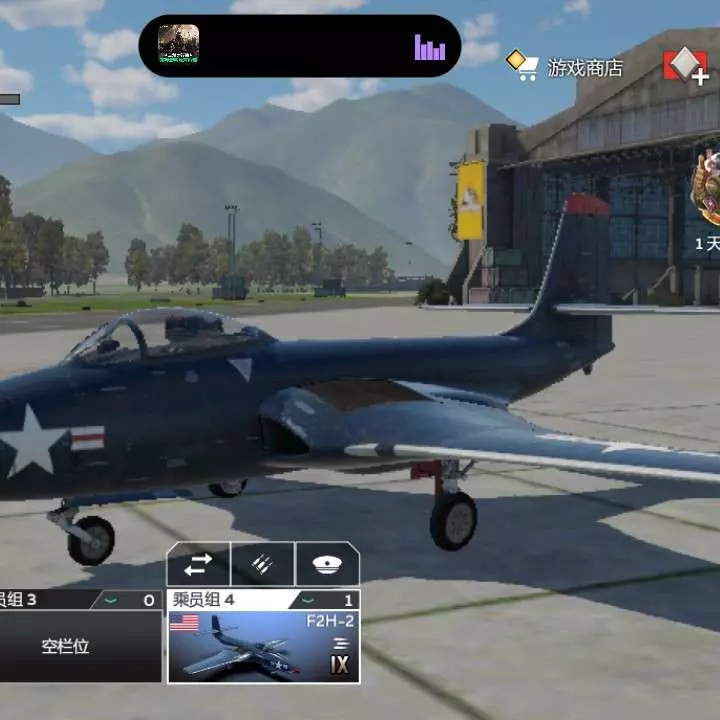Tap the red premium currency add icon
Viewport: 720px width, 720px height.
pos(686,66)
